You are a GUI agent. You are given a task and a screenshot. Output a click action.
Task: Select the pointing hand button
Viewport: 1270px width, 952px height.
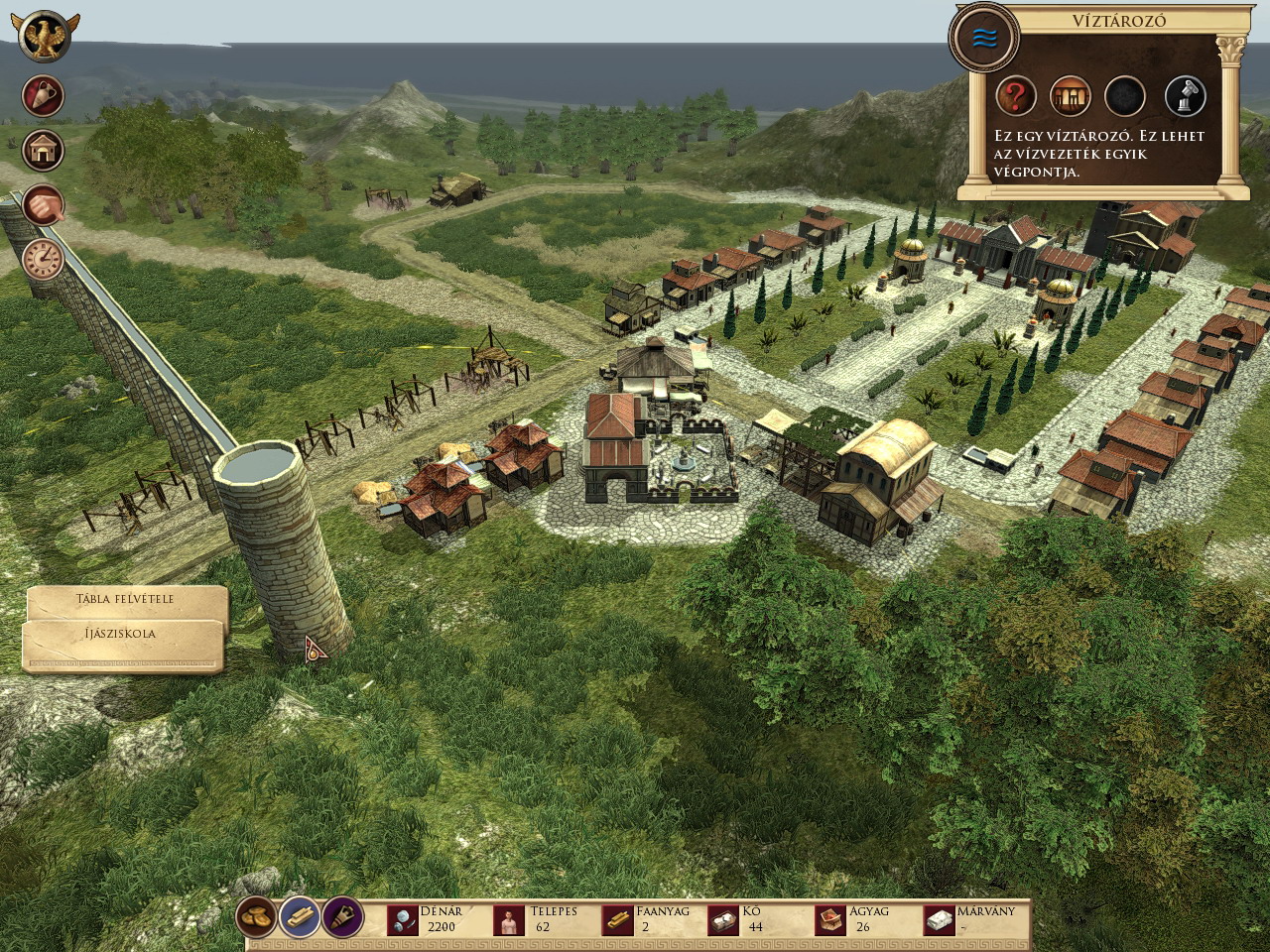44,205
